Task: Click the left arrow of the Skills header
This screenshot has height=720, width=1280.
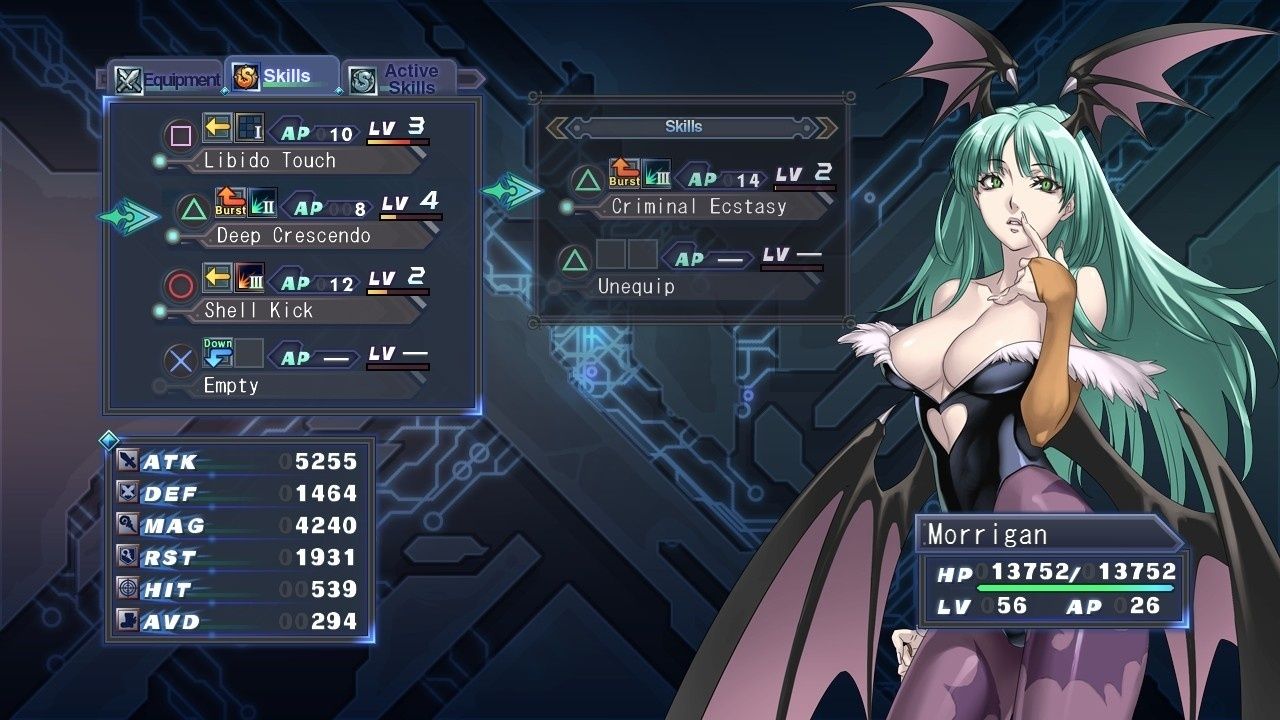Action: coord(557,127)
